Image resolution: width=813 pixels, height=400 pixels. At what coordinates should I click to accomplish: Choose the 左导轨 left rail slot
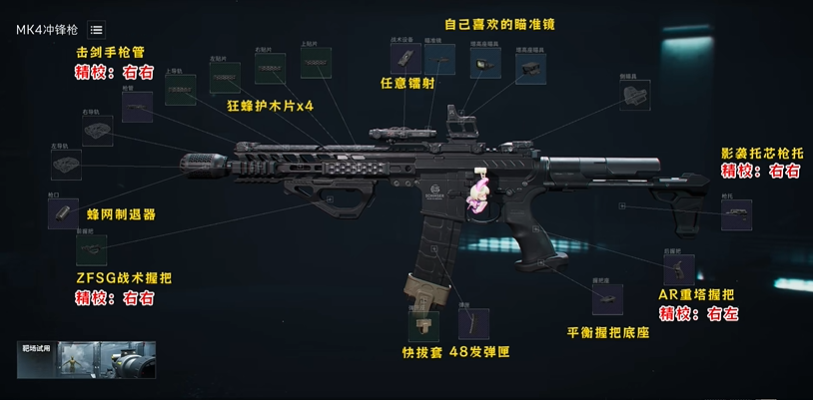point(66,164)
